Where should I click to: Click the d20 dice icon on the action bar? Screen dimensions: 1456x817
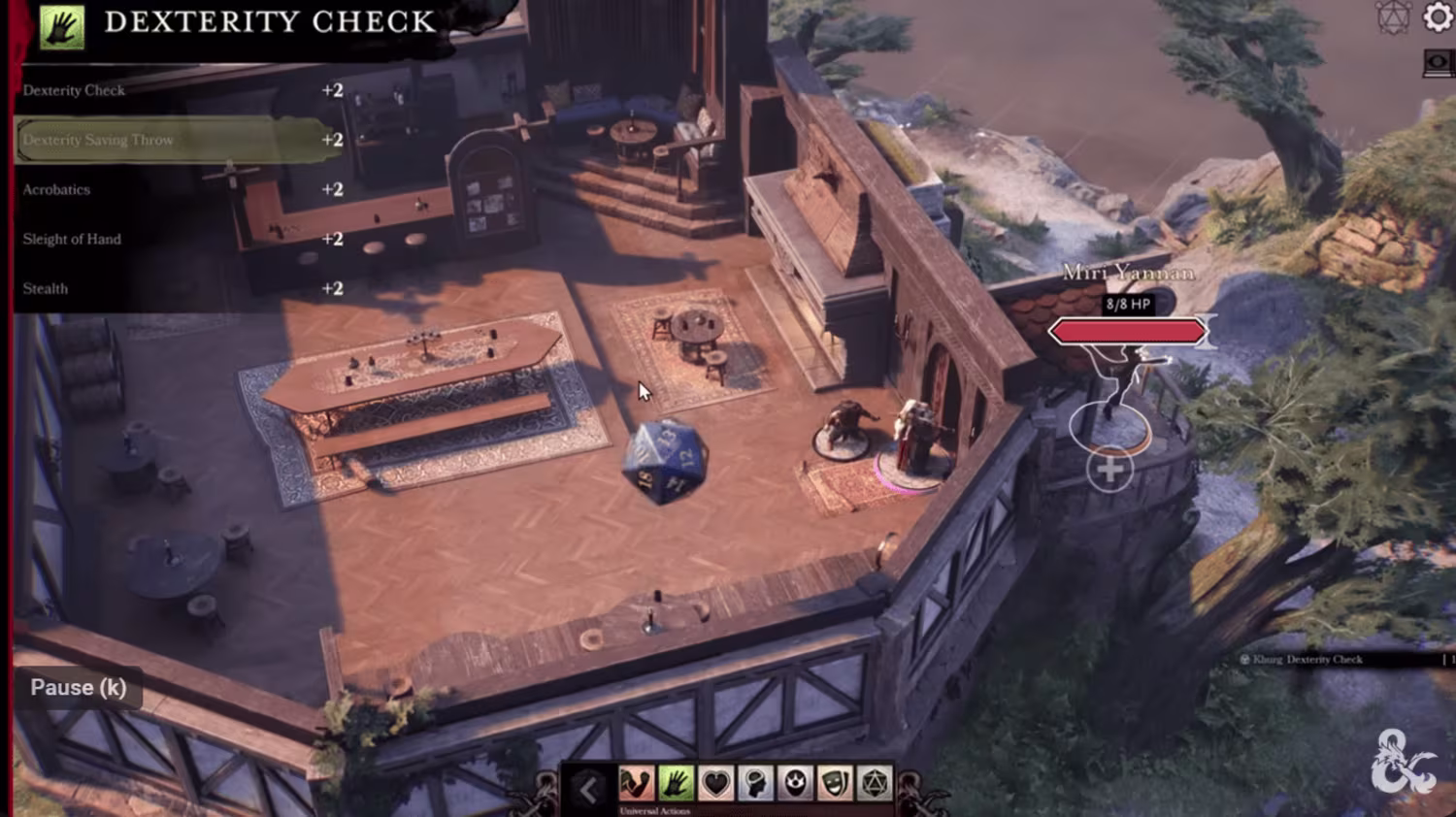pyautogui.click(x=875, y=783)
